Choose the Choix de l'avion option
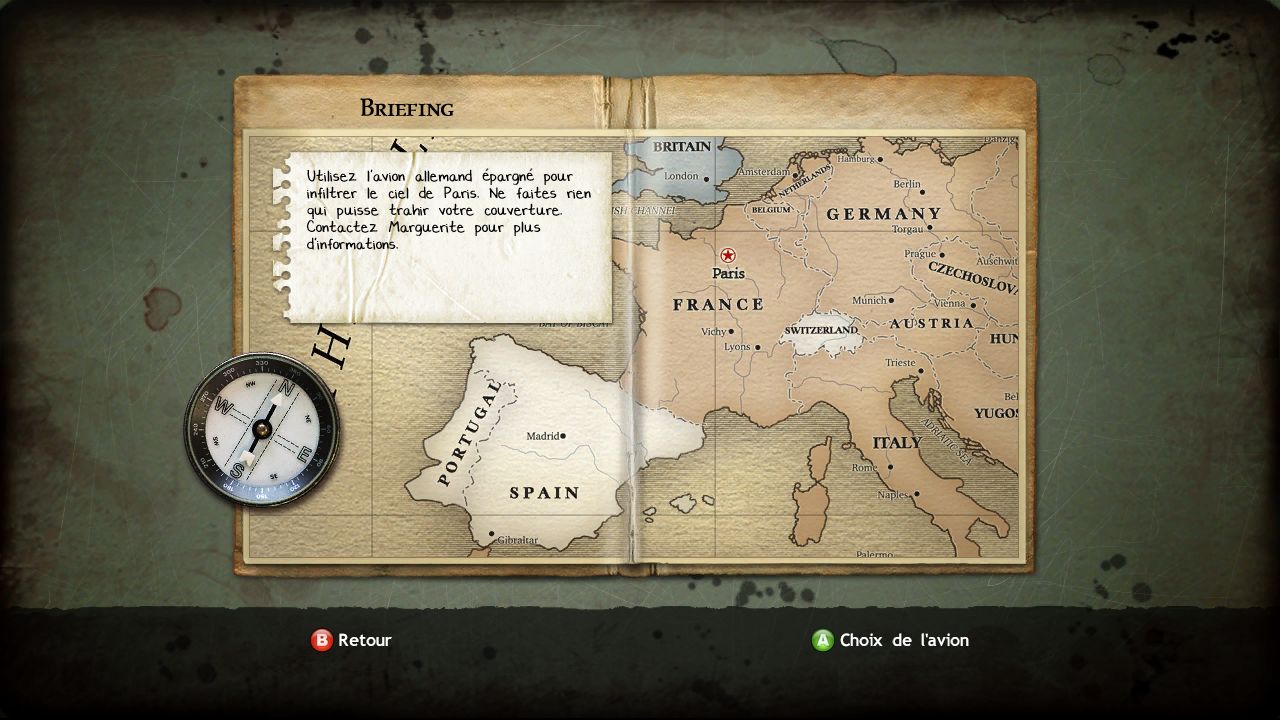This screenshot has width=1280, height=720. pyautogui.click(x=891, y=640)
